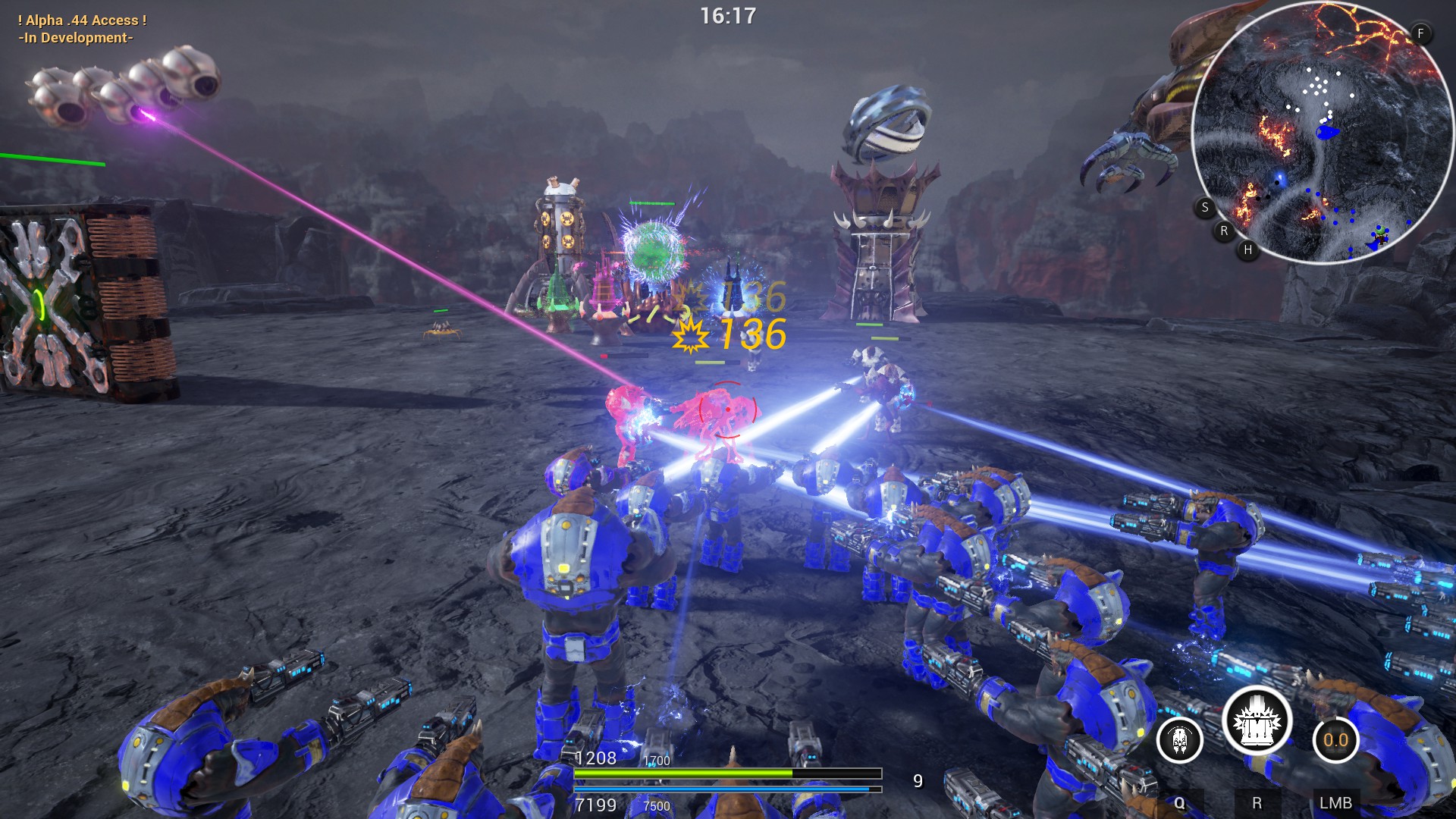Click the round F button on the minimap rim
The width and height of the screenshot is (1456, 819).
click(1420, 33)
